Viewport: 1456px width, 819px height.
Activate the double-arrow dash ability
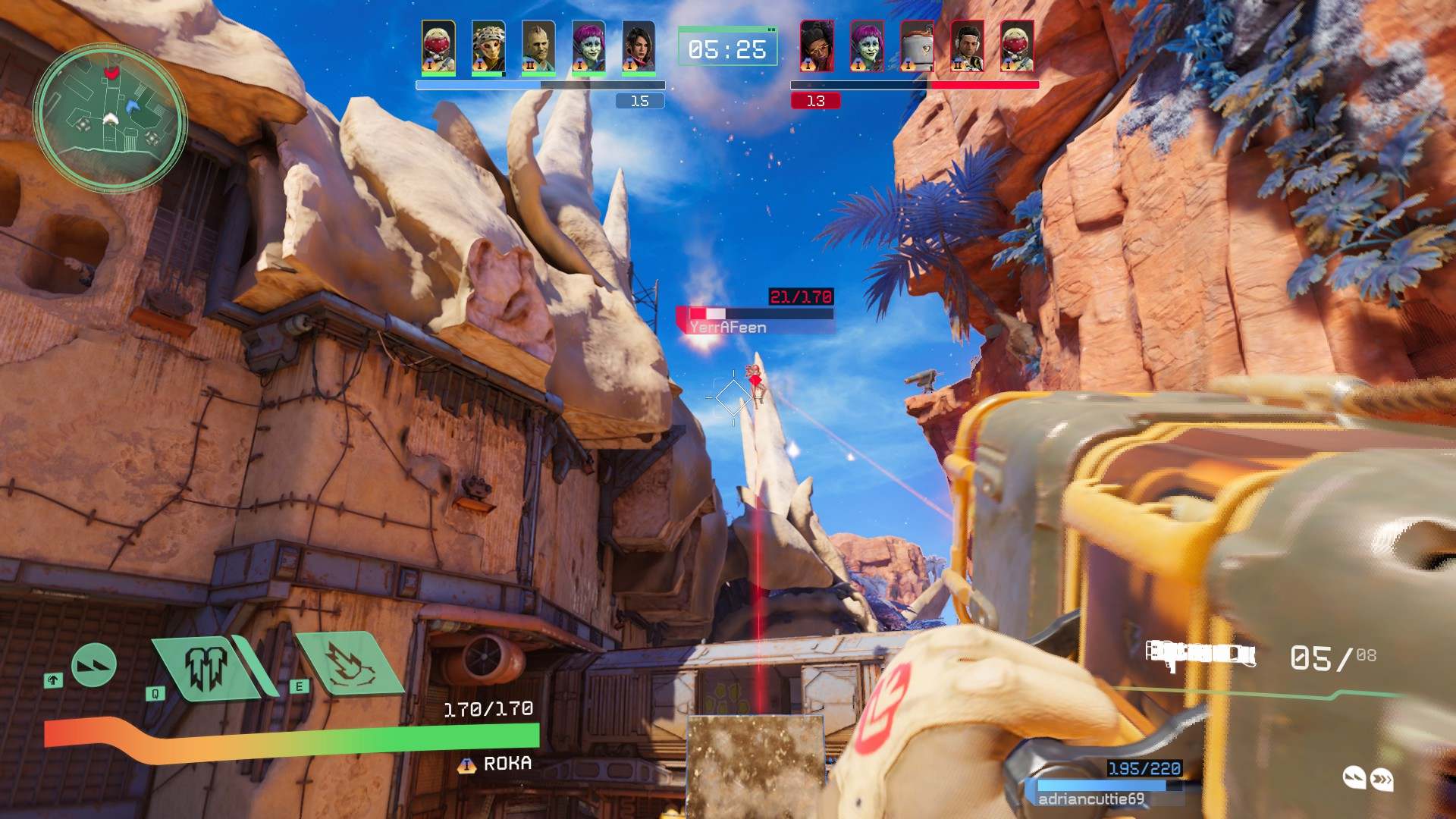[94, 665]
